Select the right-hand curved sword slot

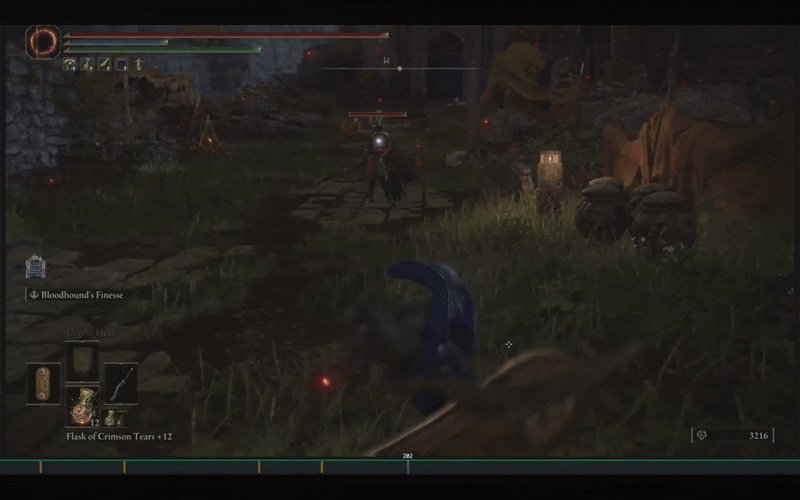tap(120, 382)
